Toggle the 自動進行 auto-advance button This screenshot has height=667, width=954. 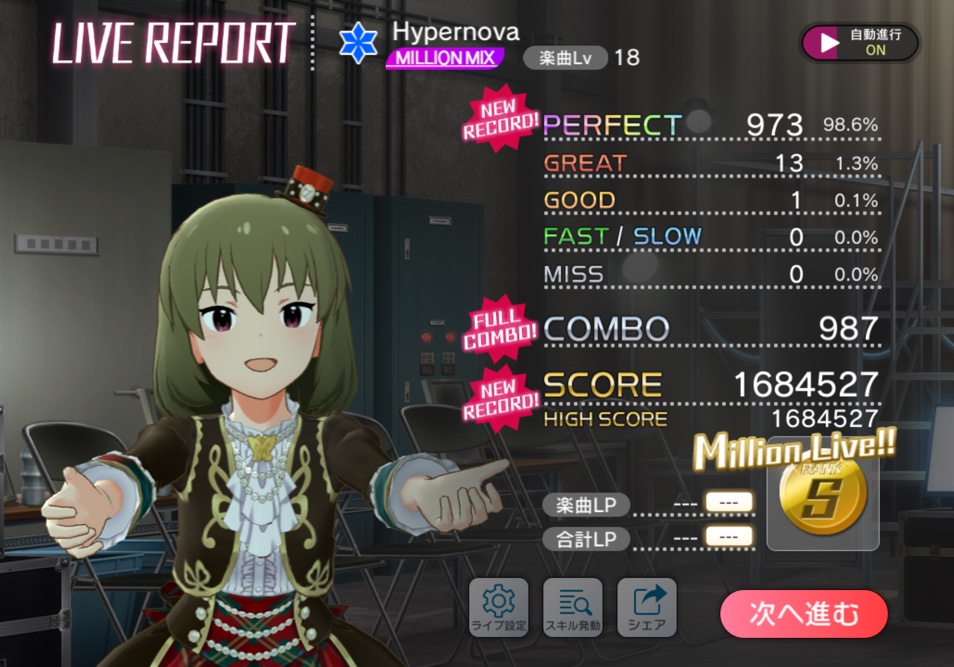point(859,42)
